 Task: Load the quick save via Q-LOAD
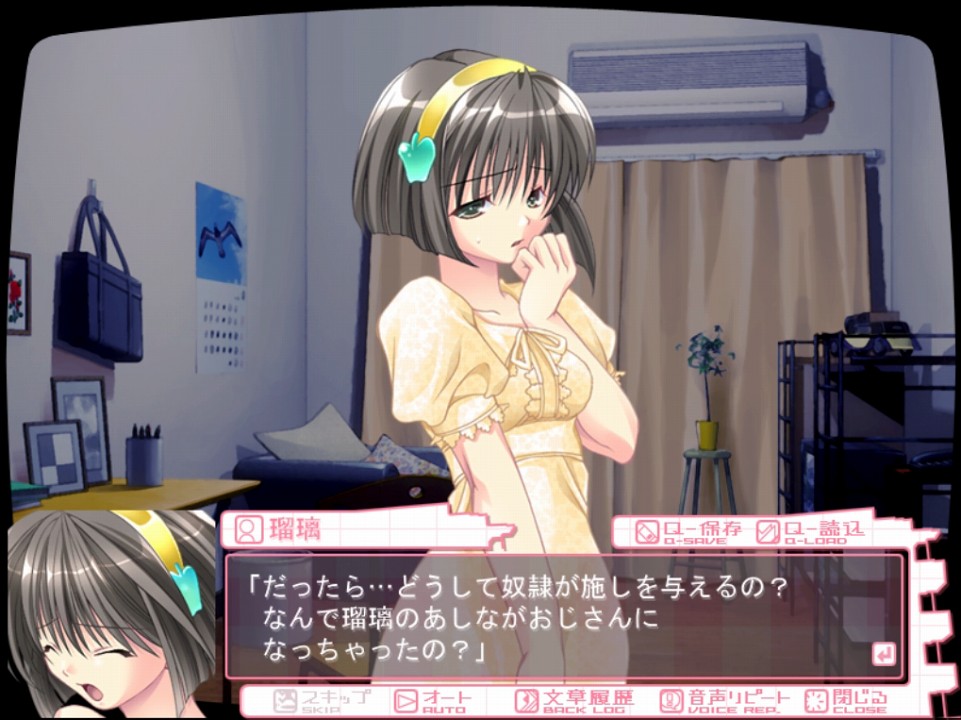(x=810, y=531)
